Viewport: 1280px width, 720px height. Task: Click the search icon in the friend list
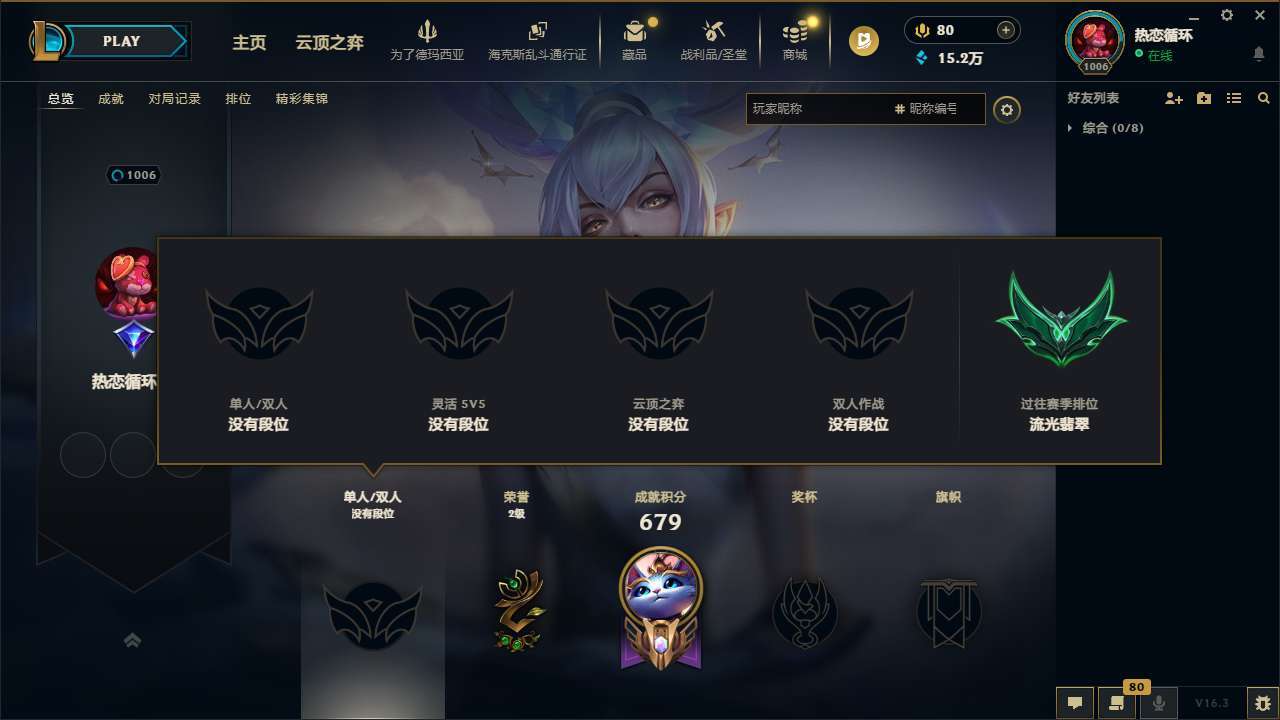pos(1263,98)
